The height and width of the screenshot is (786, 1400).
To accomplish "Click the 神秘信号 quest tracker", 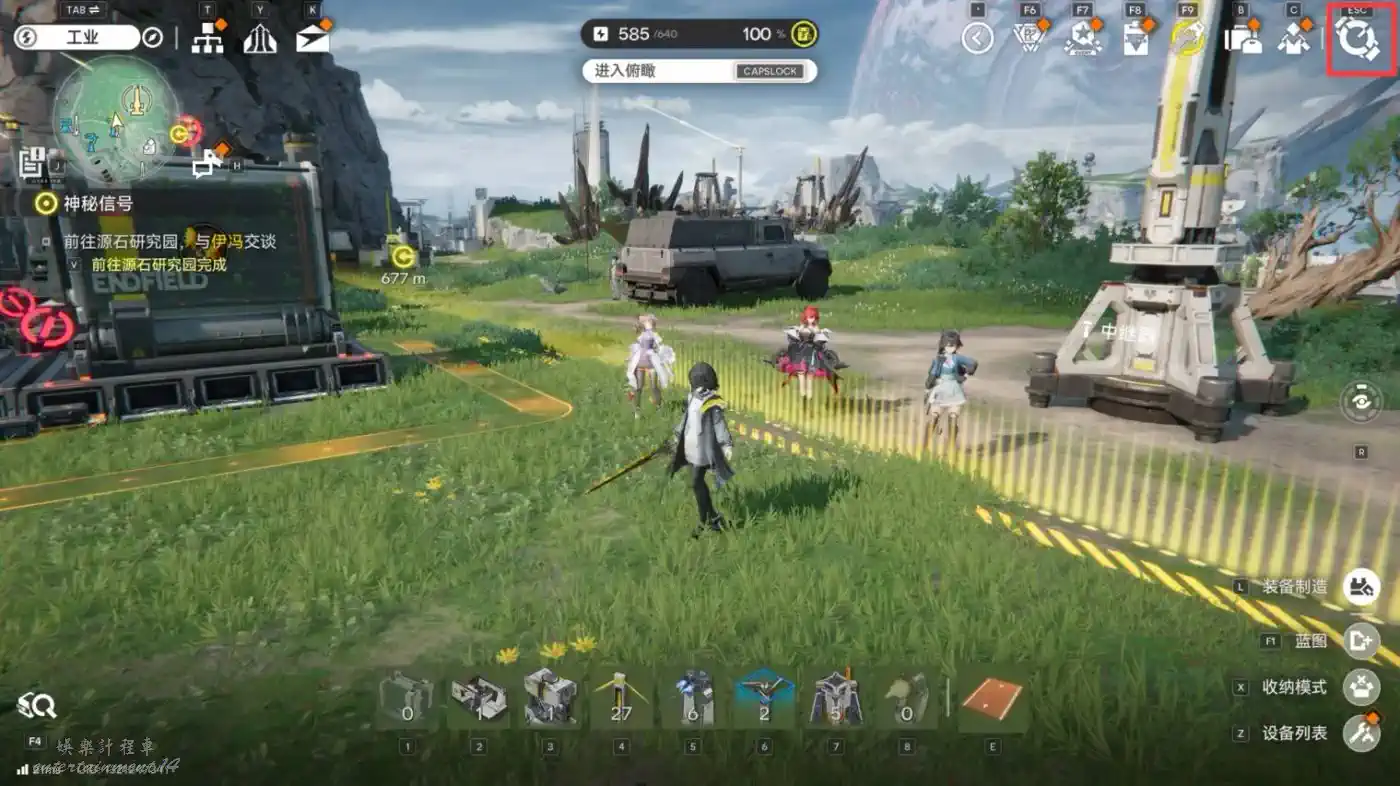I will (98, 204).
